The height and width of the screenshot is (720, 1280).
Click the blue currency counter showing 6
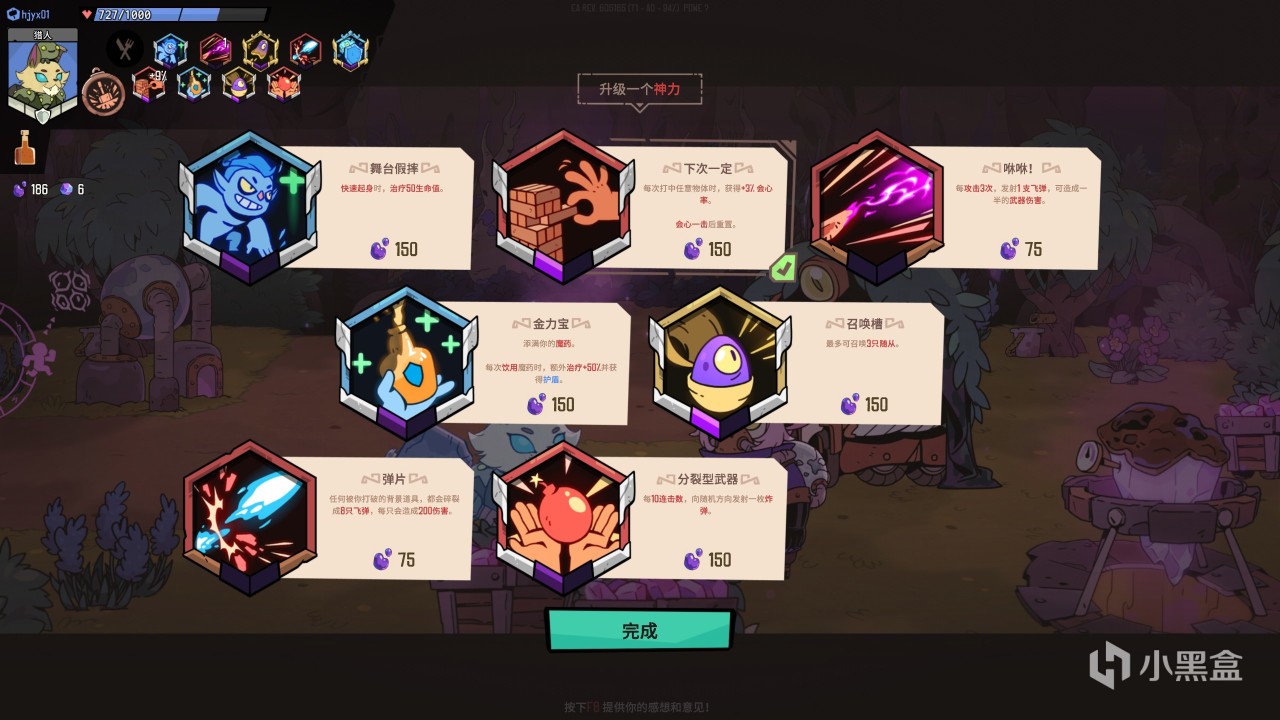coord(71,190)
